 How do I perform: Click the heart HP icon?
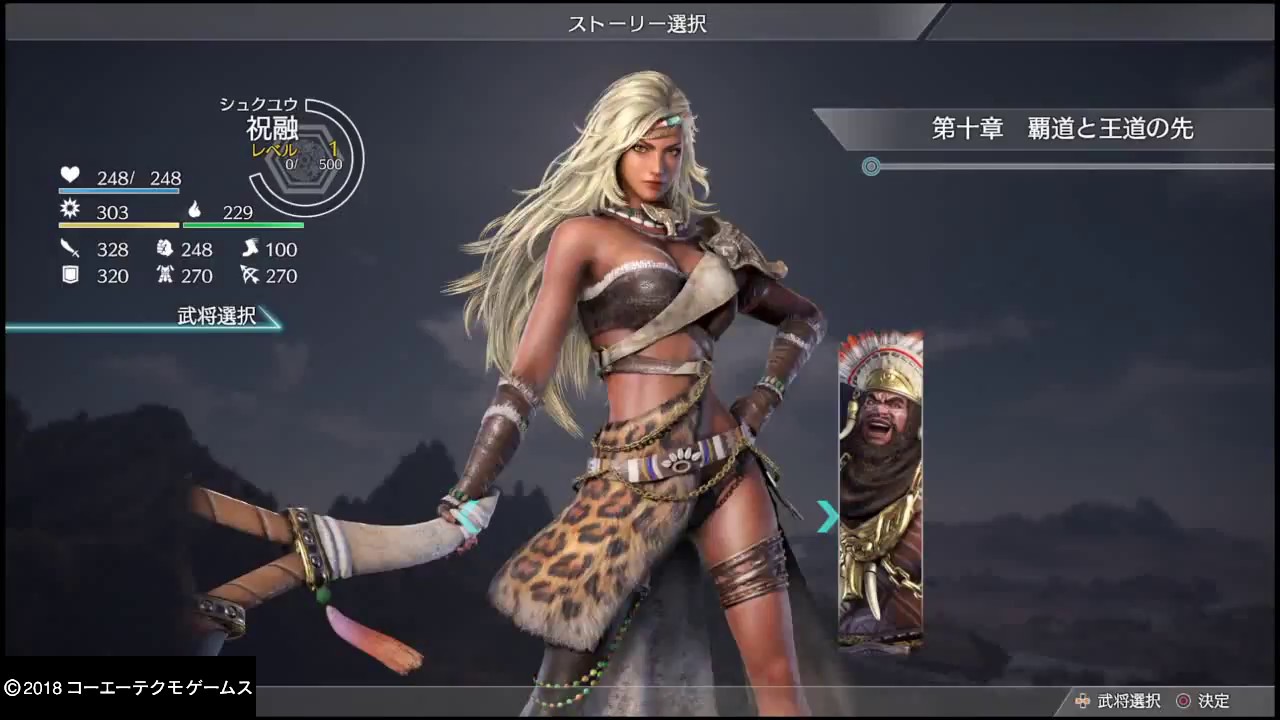(x=69, y=176)
